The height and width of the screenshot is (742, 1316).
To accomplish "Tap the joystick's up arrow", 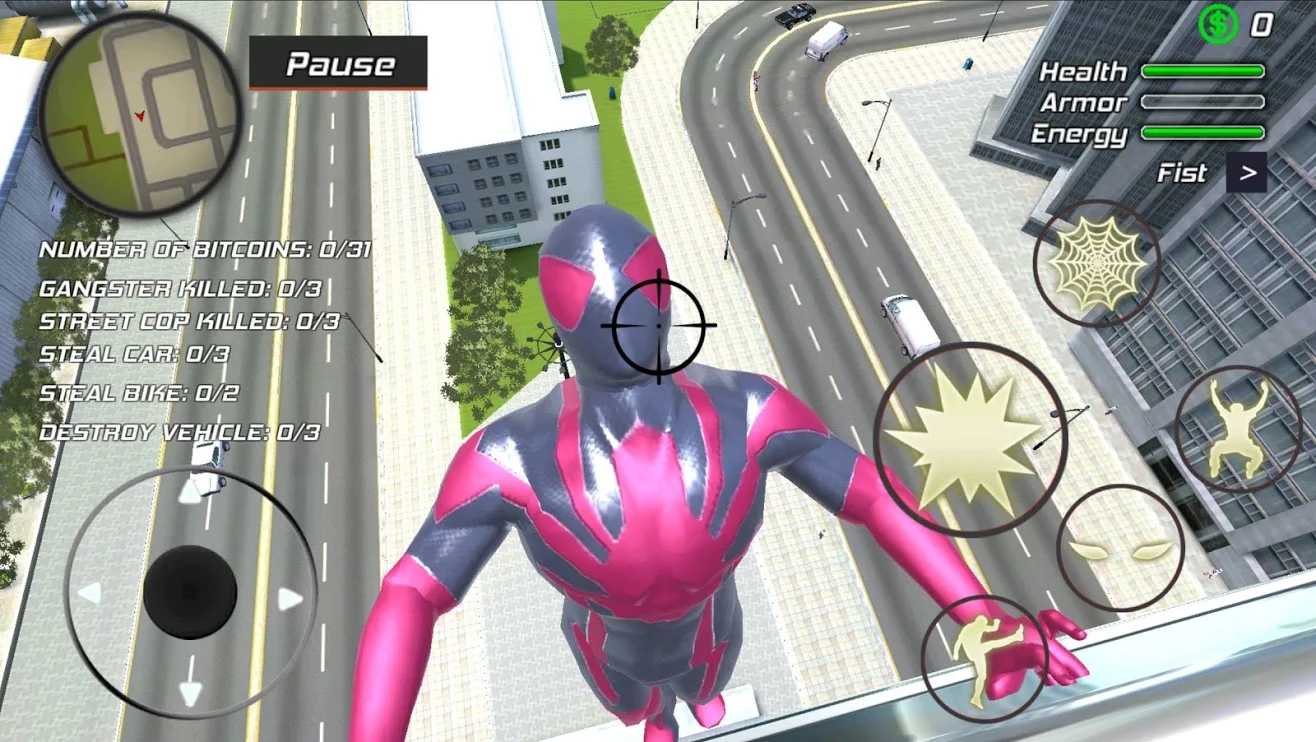I will pos(190,492).
